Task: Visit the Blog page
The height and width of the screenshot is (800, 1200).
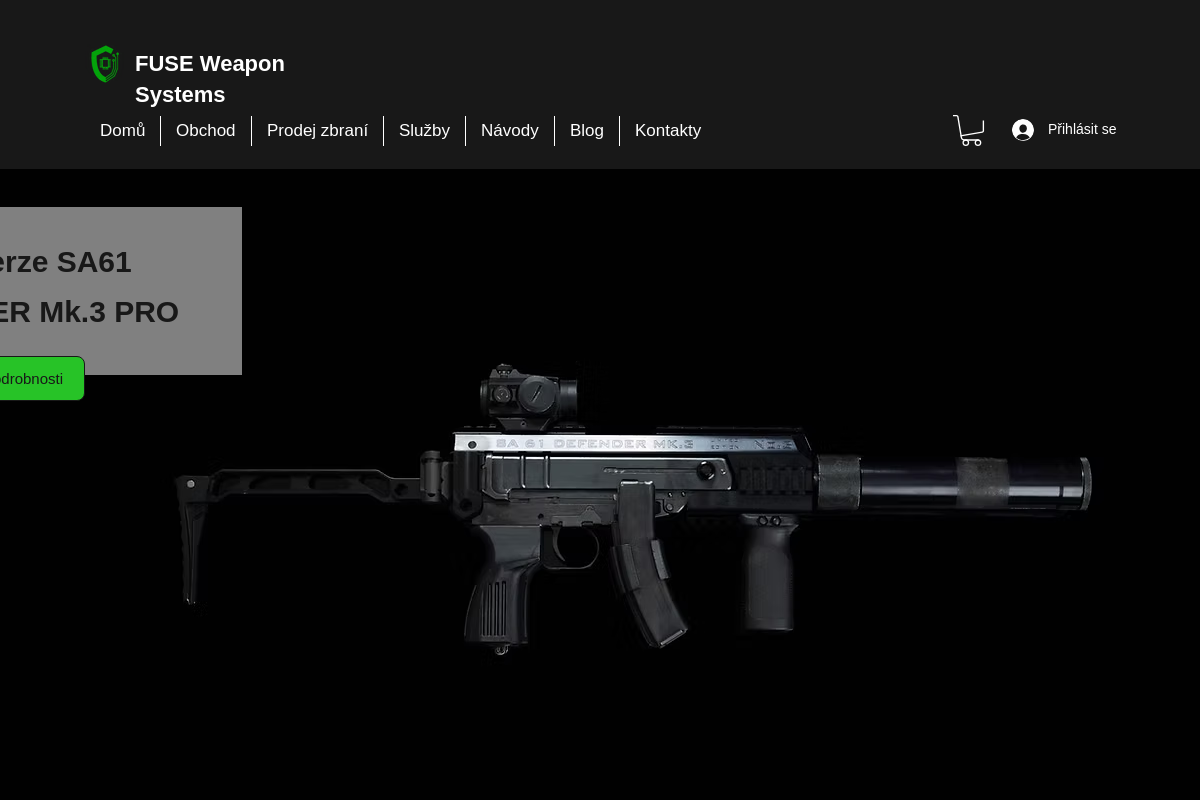Action: point(586,131)
